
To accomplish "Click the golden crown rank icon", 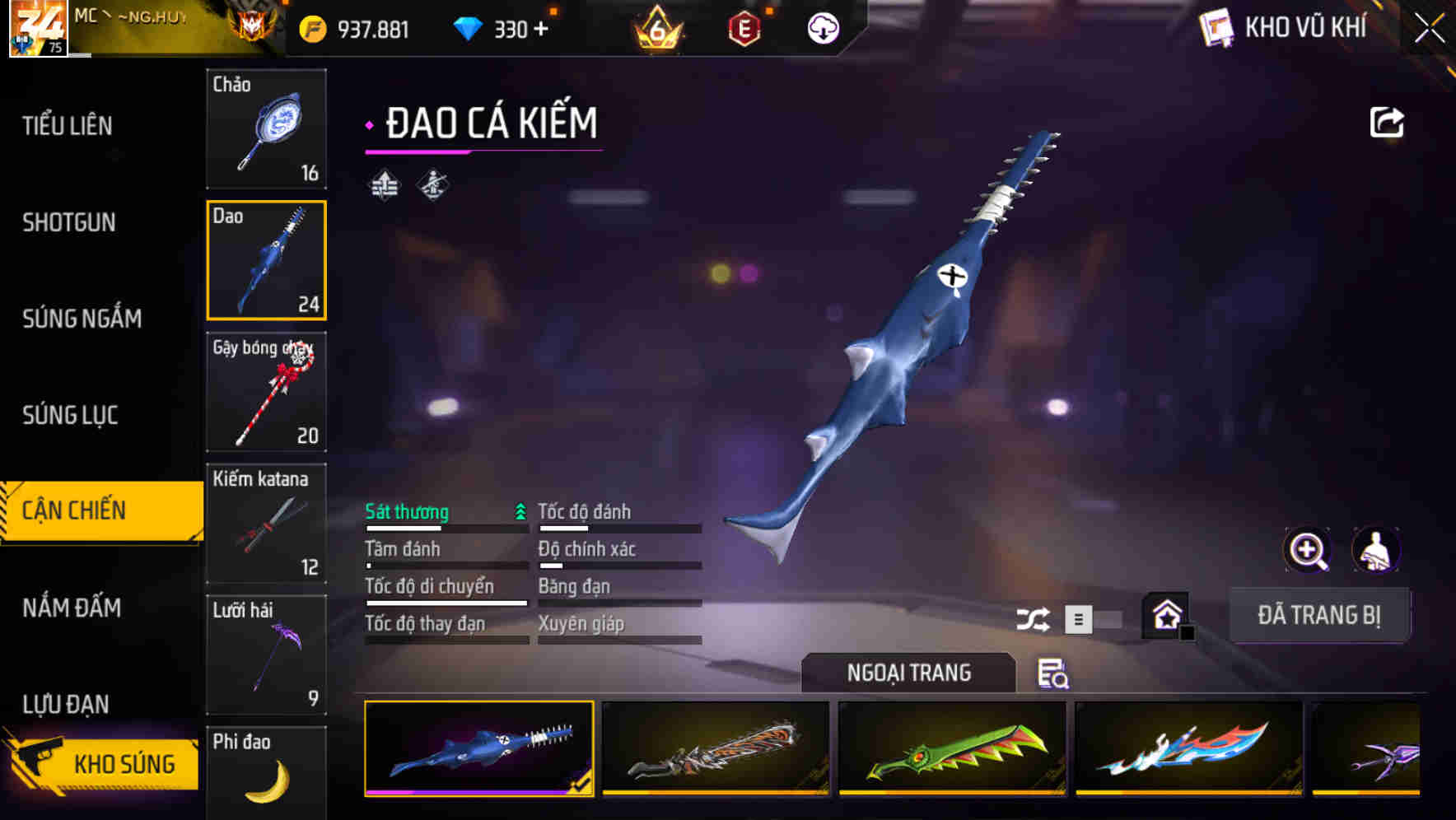I will coord(659,27).
